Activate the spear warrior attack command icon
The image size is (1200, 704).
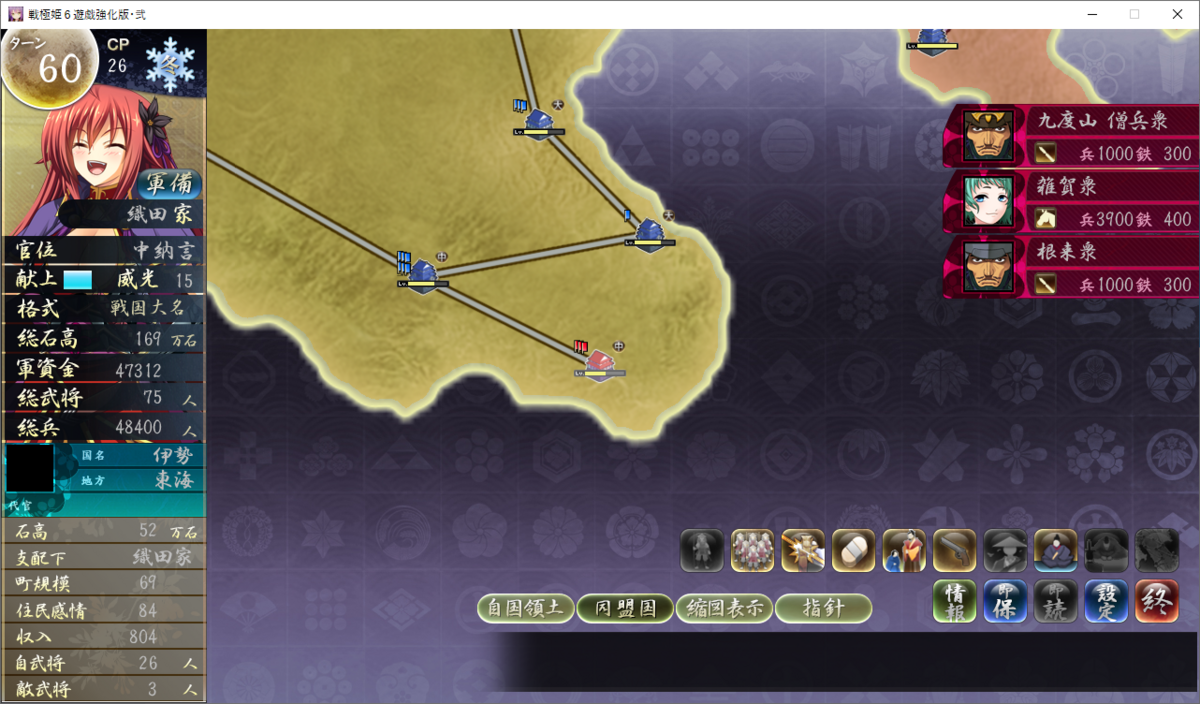[803, 551]
